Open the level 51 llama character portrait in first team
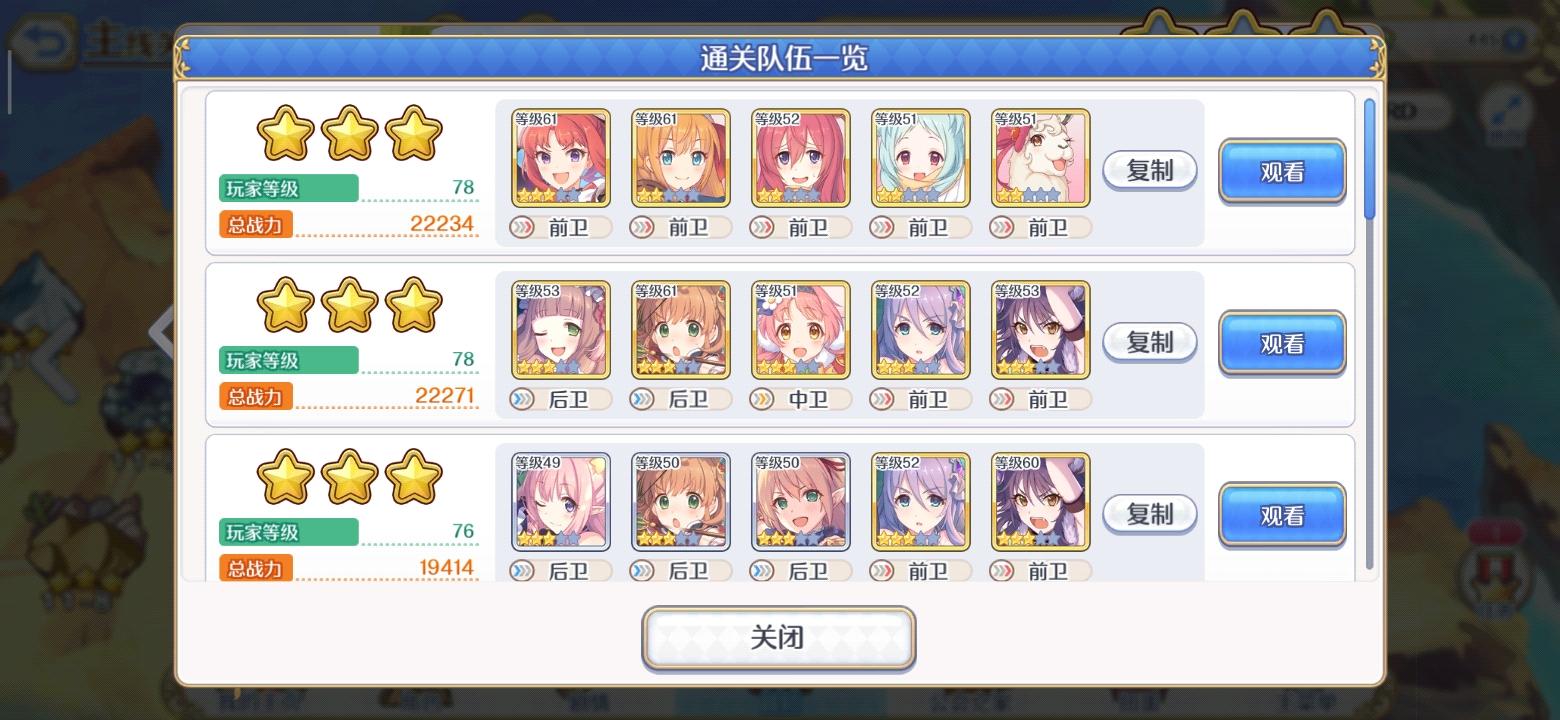The image size is (1560, 720). tap(1040, 158)
